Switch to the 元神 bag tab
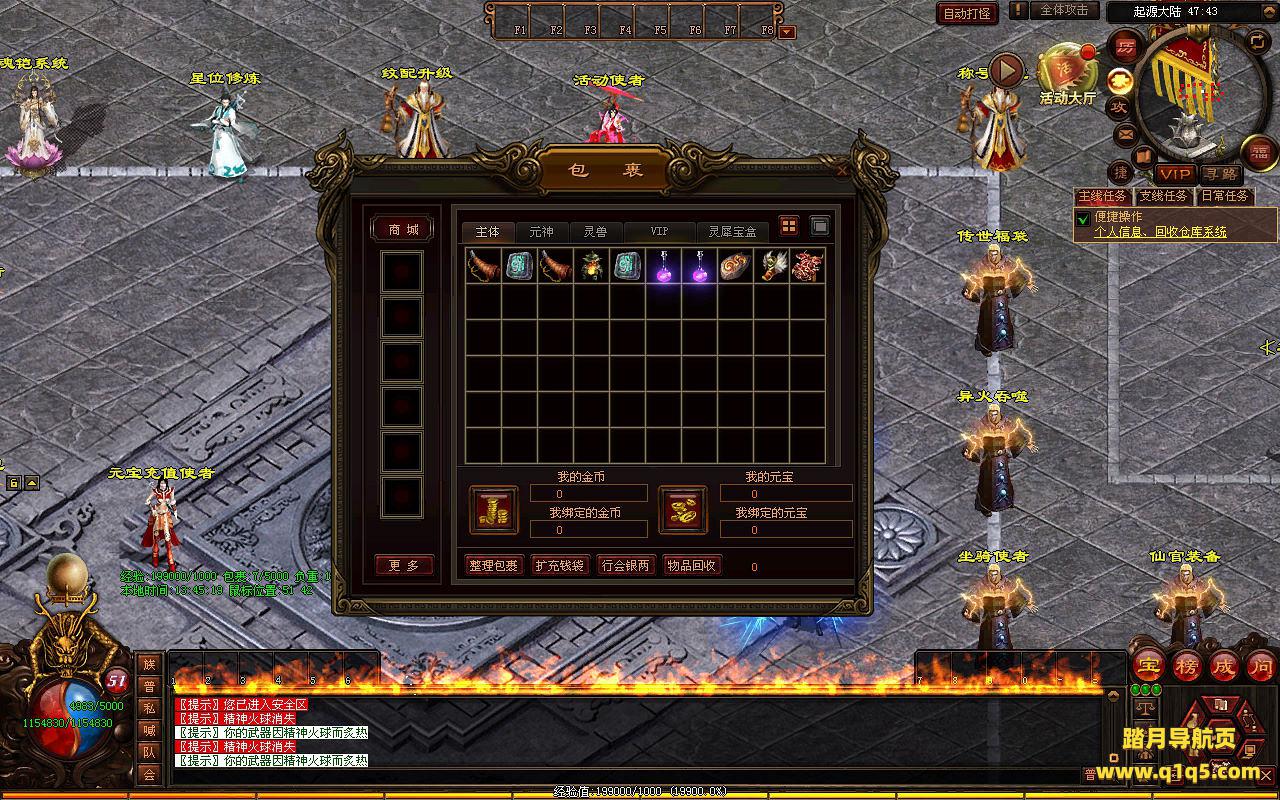 541,231
